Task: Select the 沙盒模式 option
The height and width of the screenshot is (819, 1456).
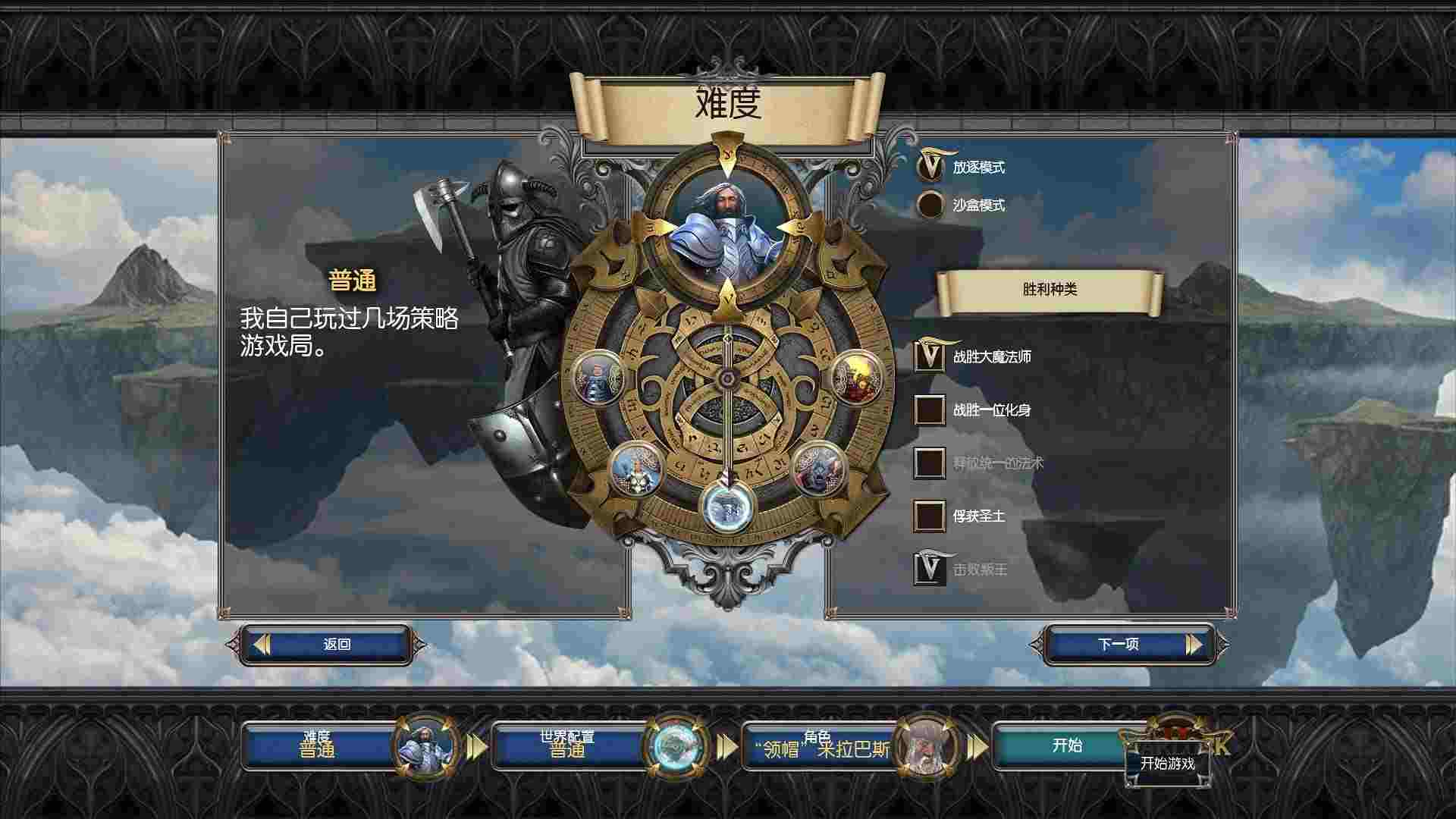Action: point(930,205)
